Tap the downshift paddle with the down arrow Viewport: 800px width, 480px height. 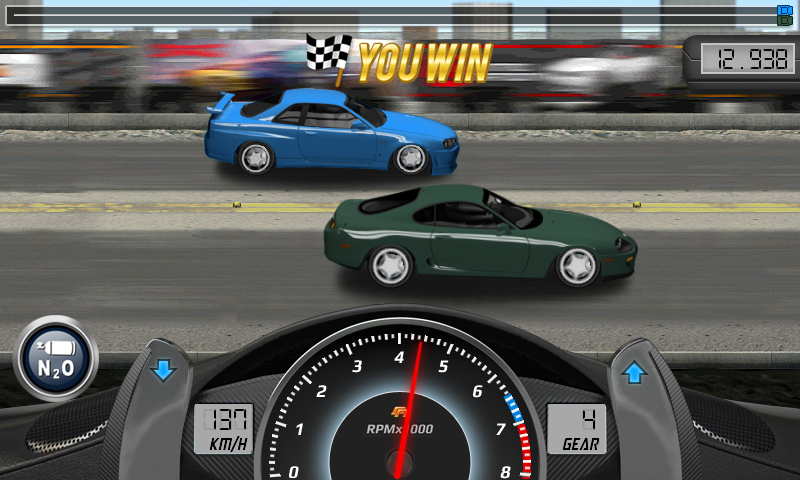click(163, 372)
